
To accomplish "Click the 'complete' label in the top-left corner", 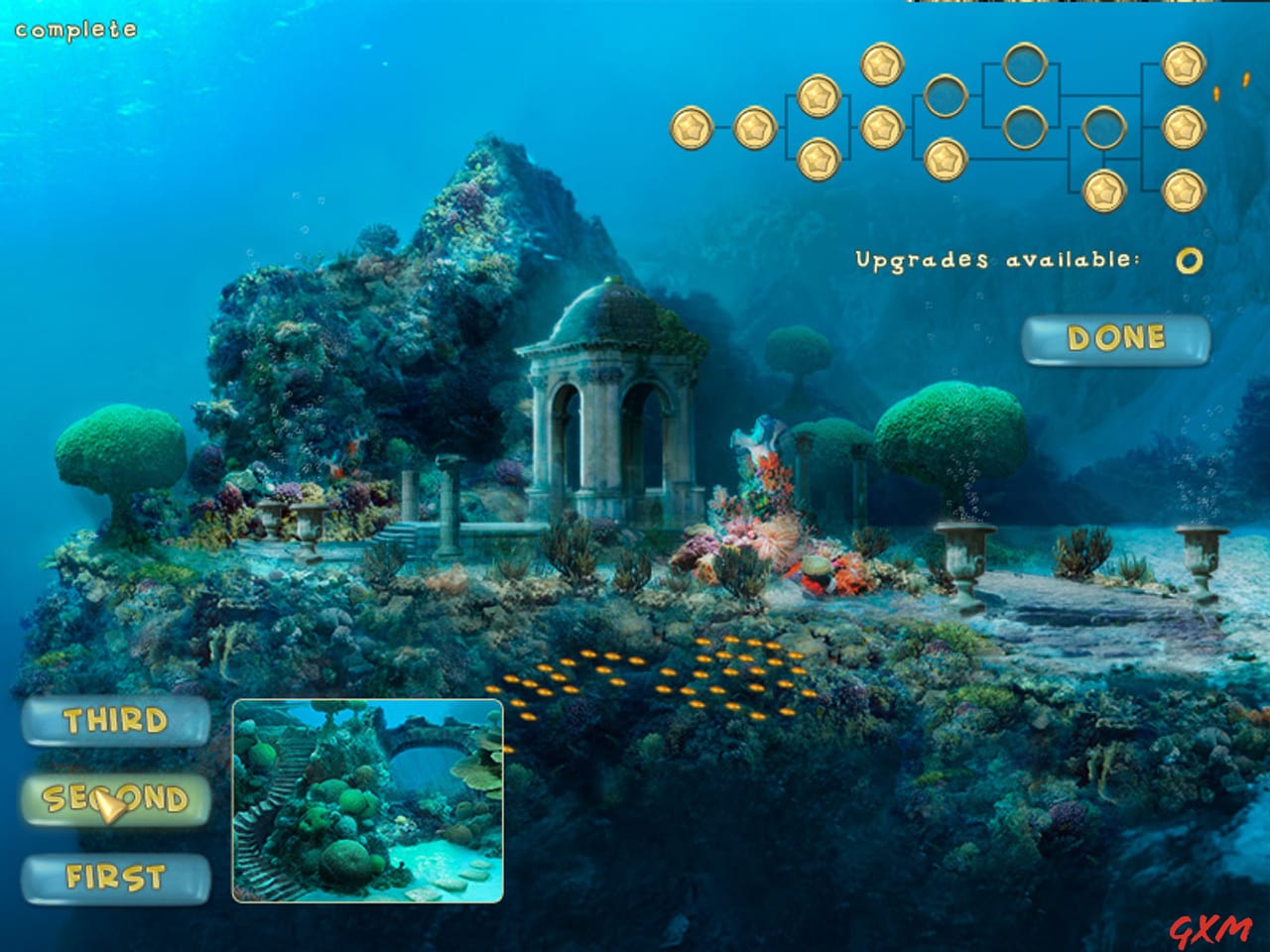I will coord(74,30).
